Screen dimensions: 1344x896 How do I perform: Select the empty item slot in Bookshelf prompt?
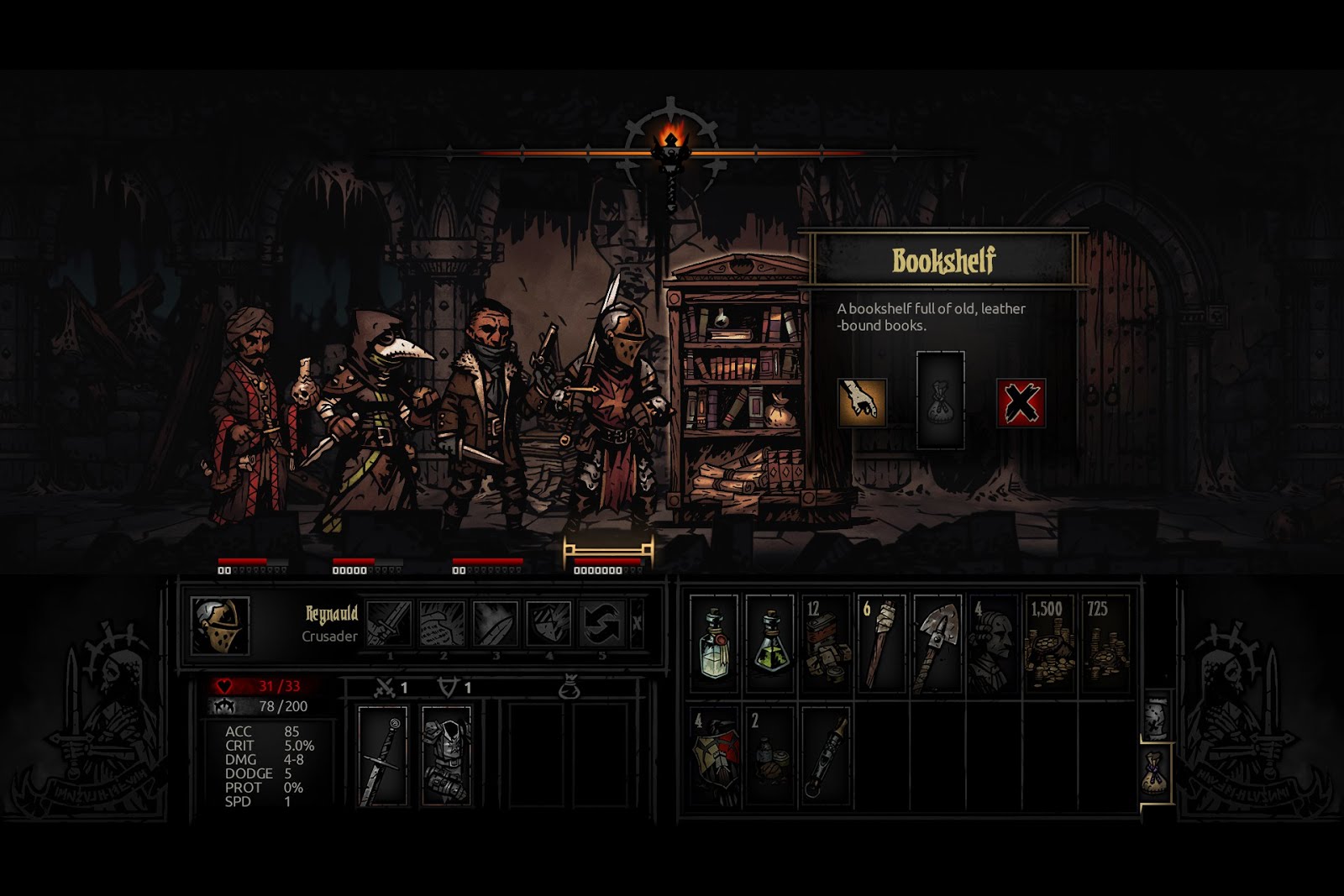click(x=940, y=400)
